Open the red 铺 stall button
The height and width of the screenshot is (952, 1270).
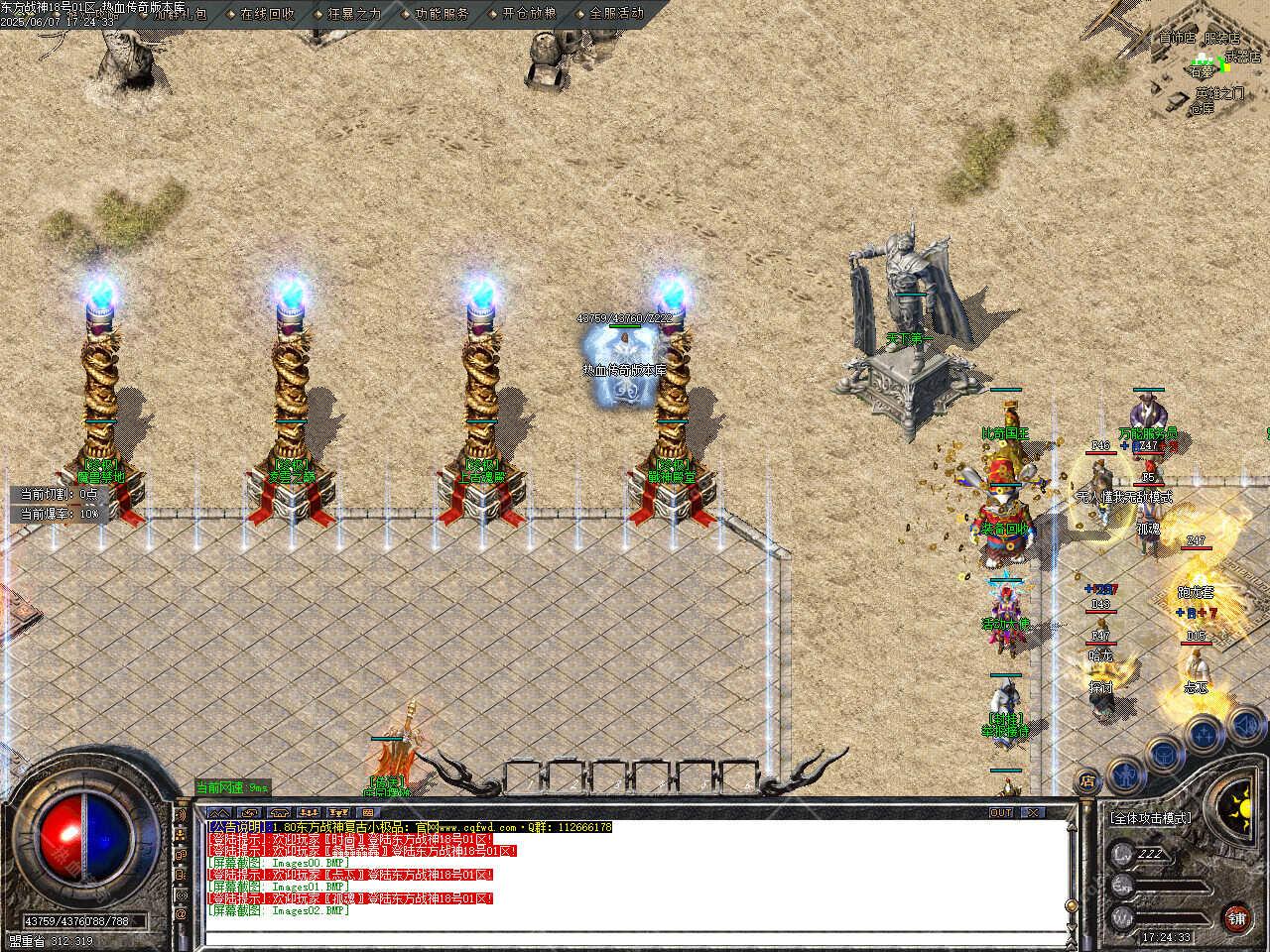(1237, 916)
